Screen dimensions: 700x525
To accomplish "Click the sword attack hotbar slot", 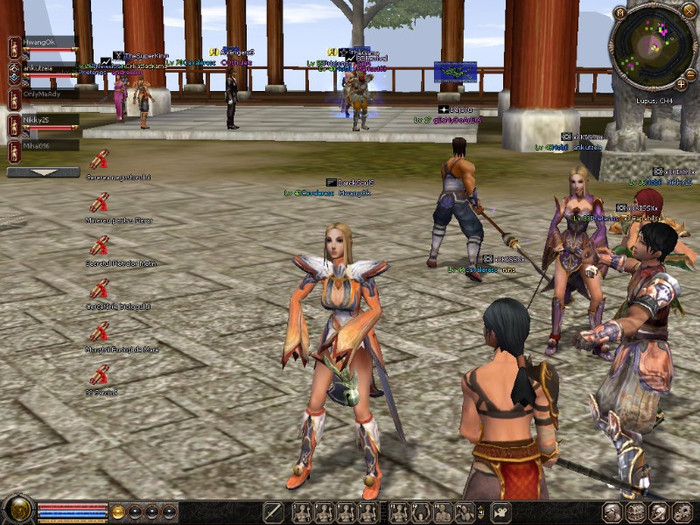I will pos(273,512).
